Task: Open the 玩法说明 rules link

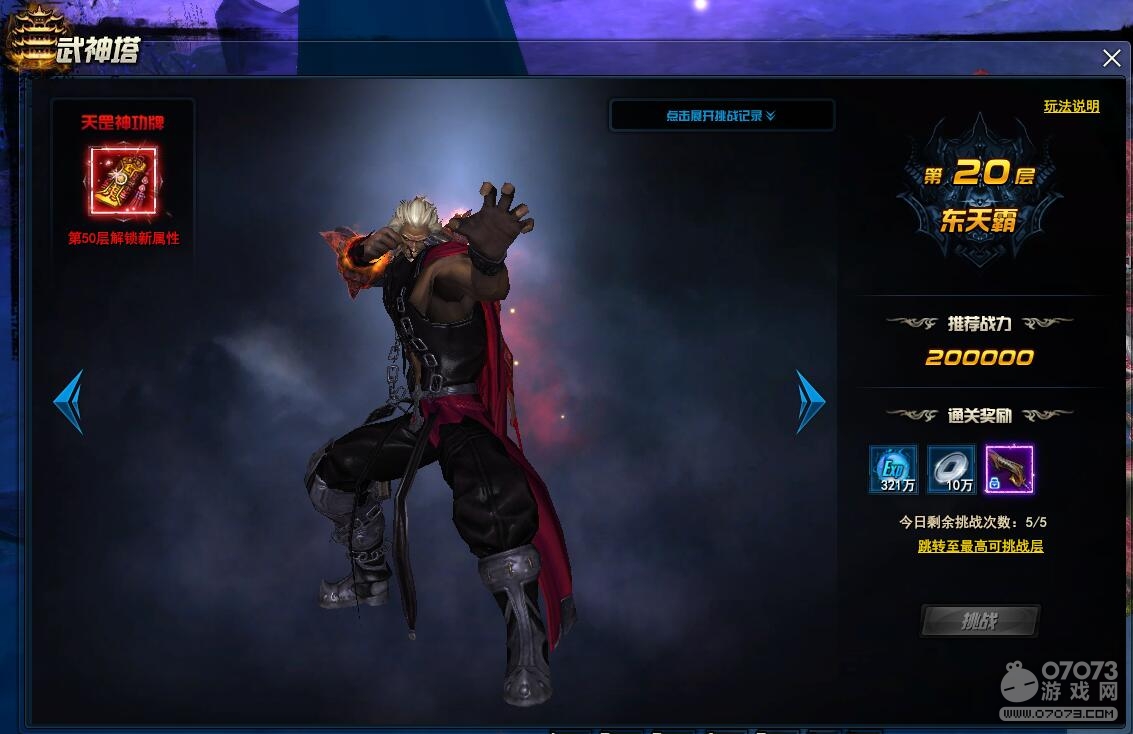Action: [1071, 106]
